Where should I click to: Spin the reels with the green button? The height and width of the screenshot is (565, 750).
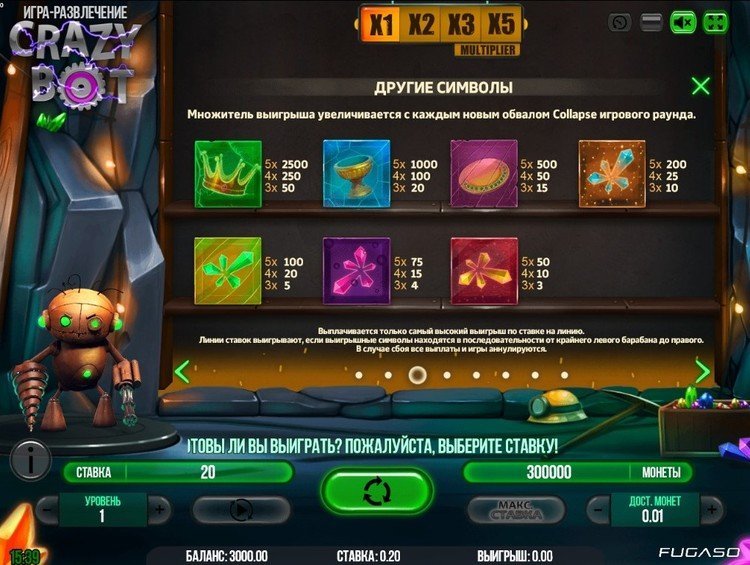(376, 492)
